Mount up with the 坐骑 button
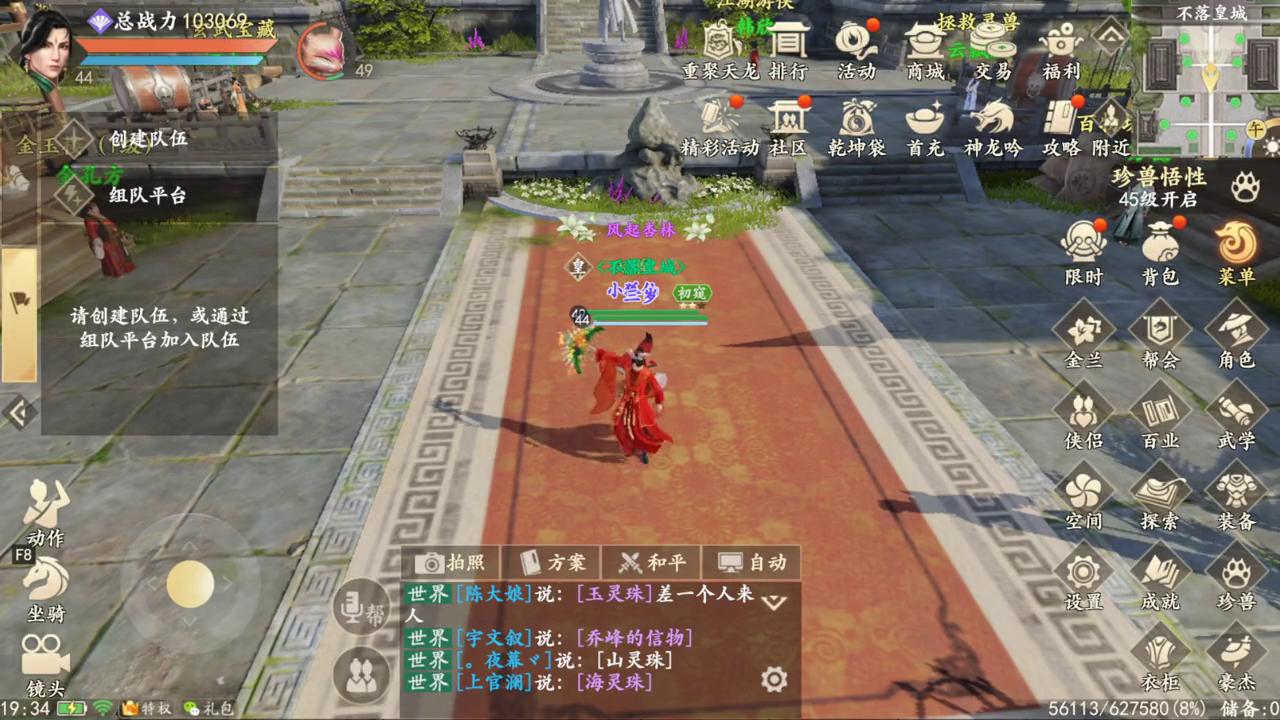1280x720 pixels. click(45, 590)
